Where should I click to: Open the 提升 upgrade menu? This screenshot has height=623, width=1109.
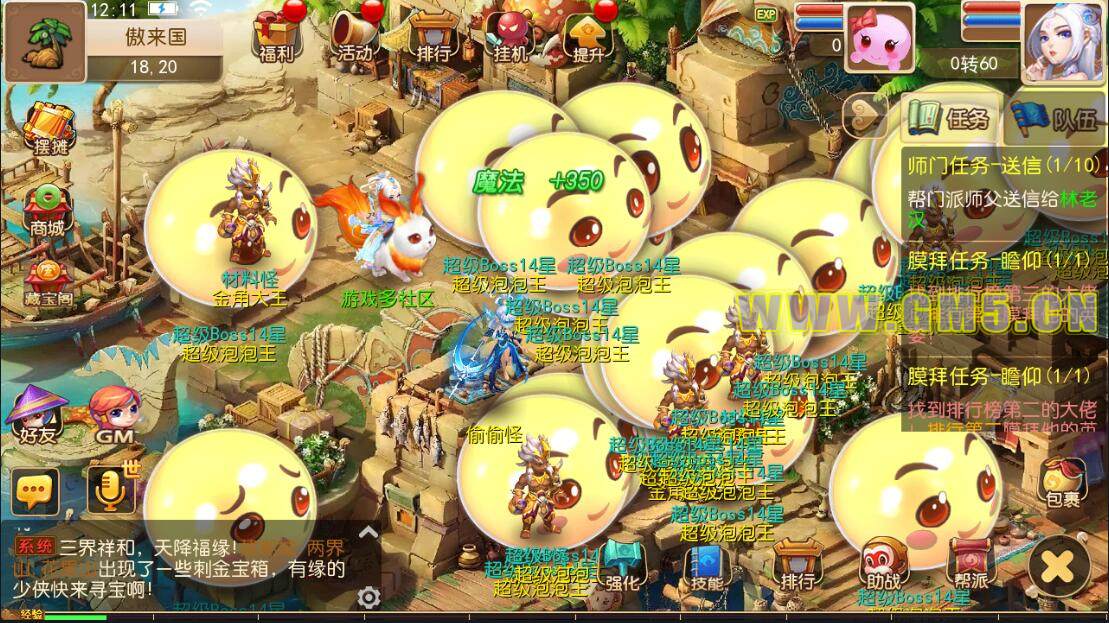[589, 36]
